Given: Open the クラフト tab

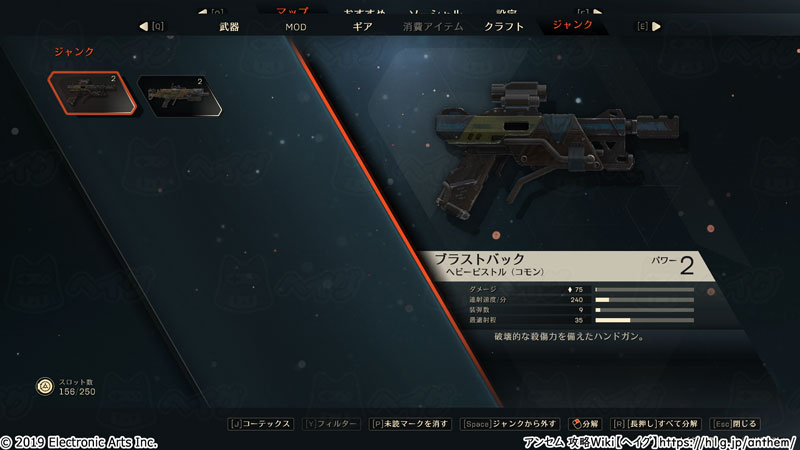Looking at the screenshot, I should (504, 26).
